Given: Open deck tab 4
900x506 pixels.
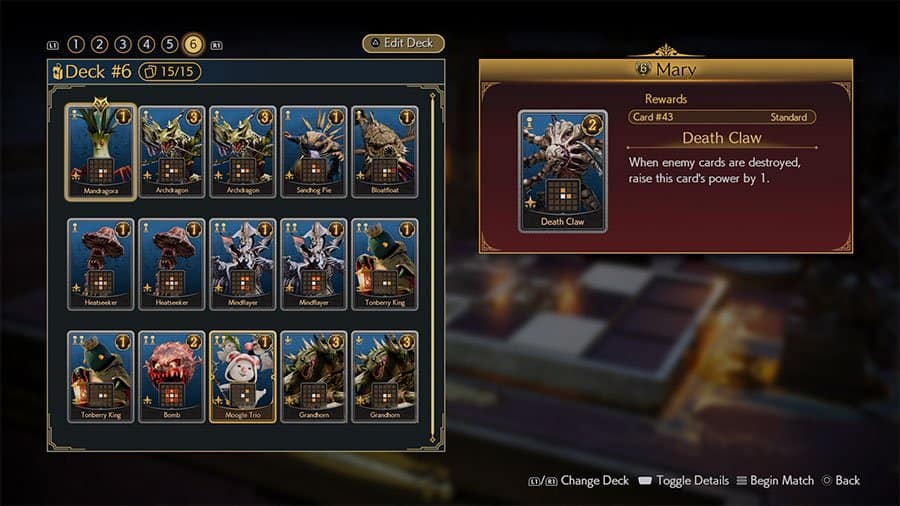Looking at the screenshot, I should pyautogui.click(x=146, y=44).
